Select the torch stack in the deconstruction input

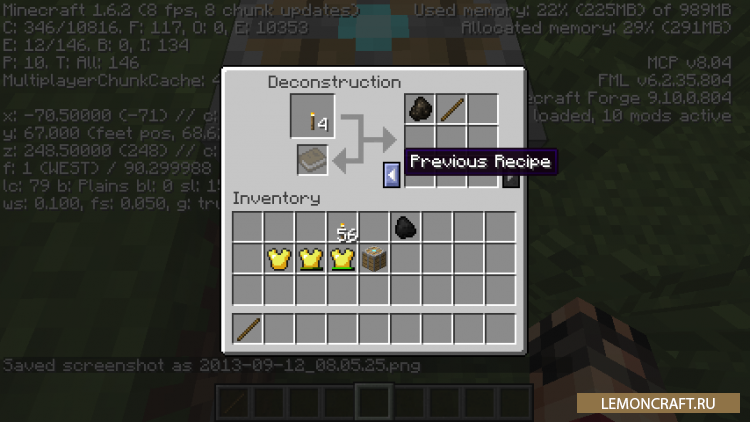tap(313, 119)
